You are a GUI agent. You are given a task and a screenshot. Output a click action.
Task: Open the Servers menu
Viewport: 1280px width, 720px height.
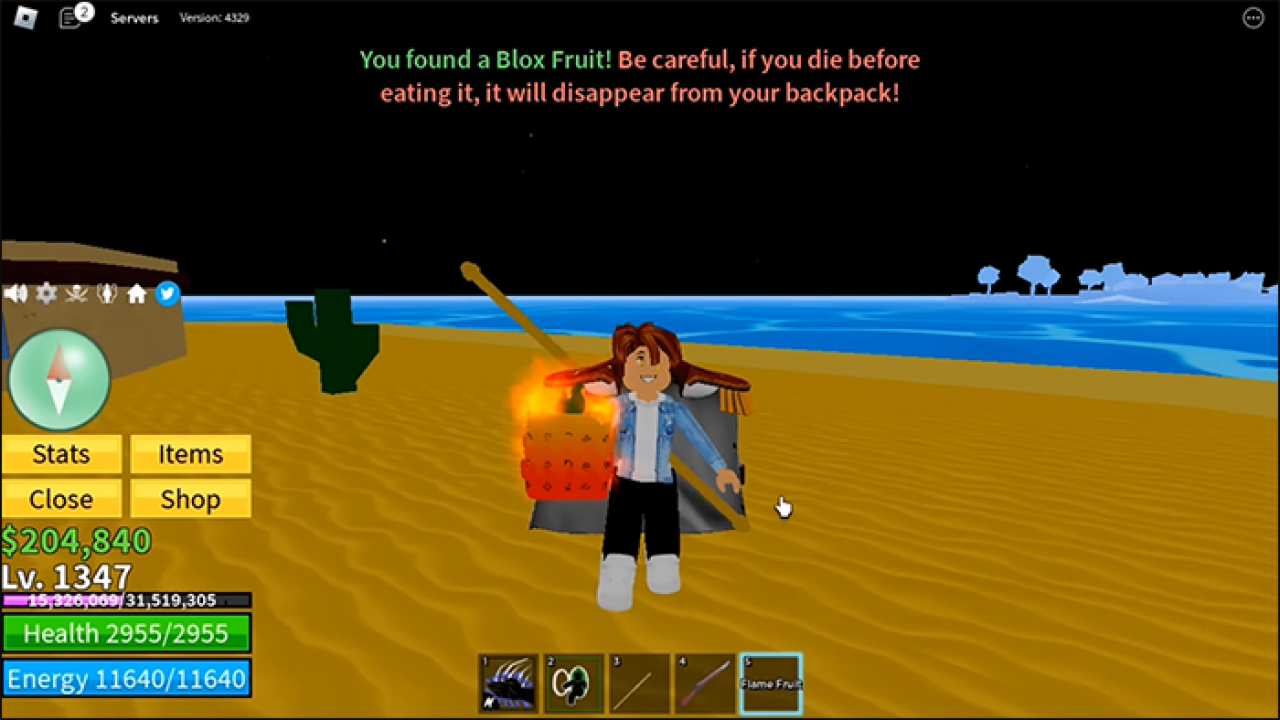click(x=134, y=17)
